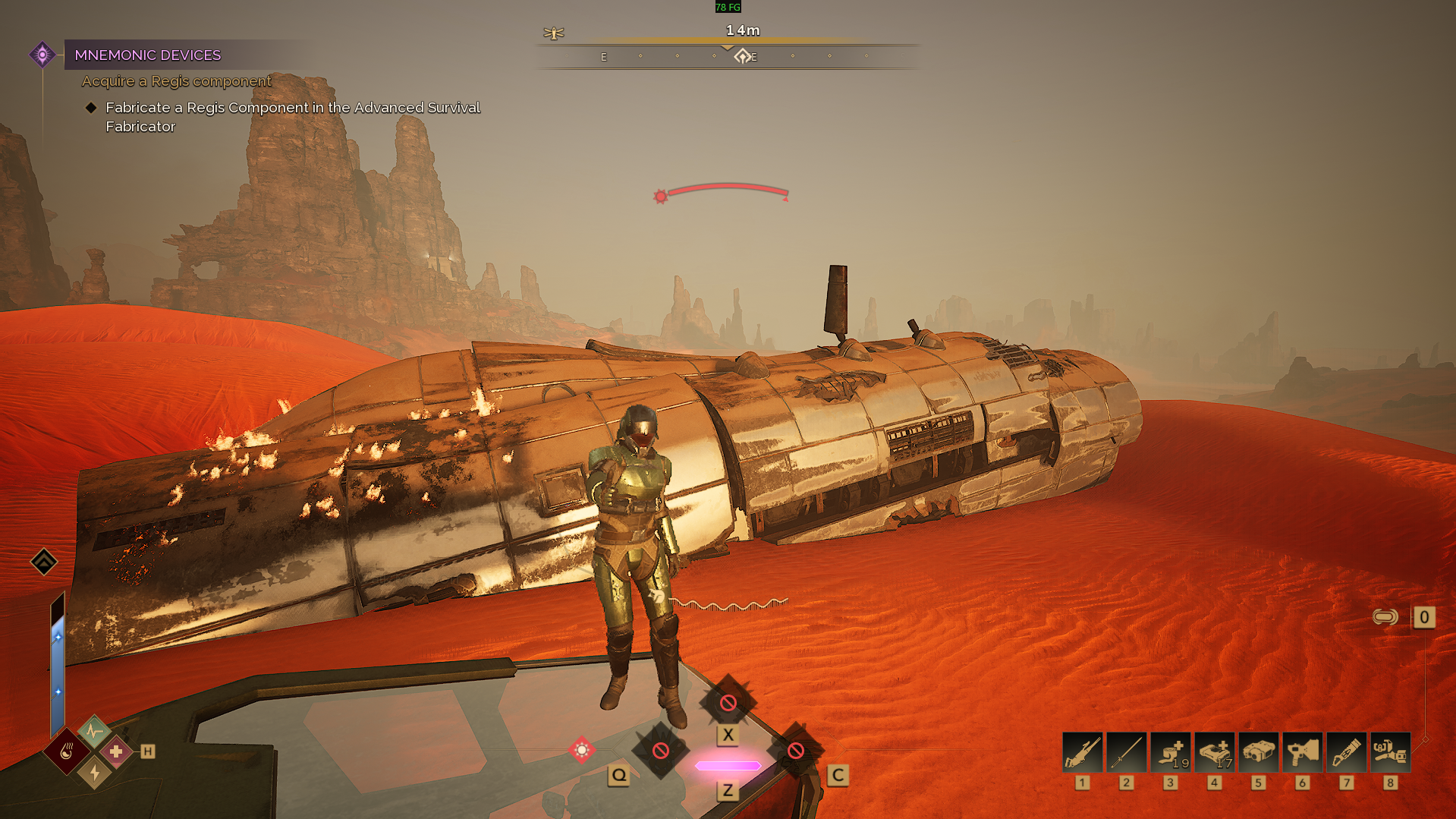Viewport: 1456px width, 819px height.
Task: Click the disabled ability above the X key
Action: (728, 703)
